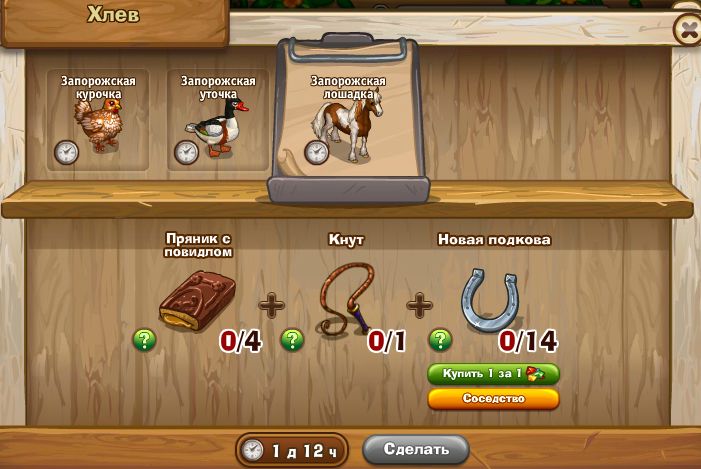This screenshot has width=701, height=469.
Task: Click the Пряник с повидлом ingredient
Action: [x=198, y=301]
